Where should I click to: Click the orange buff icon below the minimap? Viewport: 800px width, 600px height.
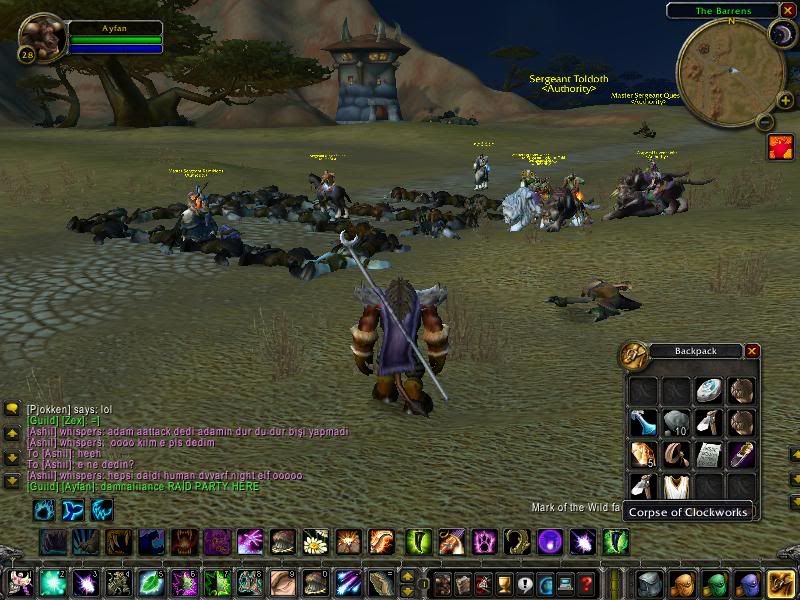pos(780,147)
